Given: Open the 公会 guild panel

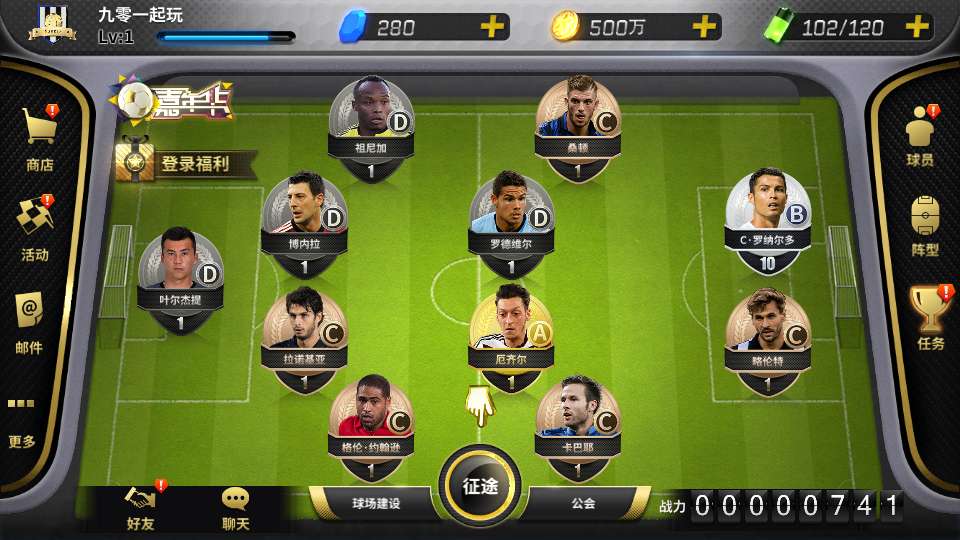Looking at the screenshot, I should [583, 503].
